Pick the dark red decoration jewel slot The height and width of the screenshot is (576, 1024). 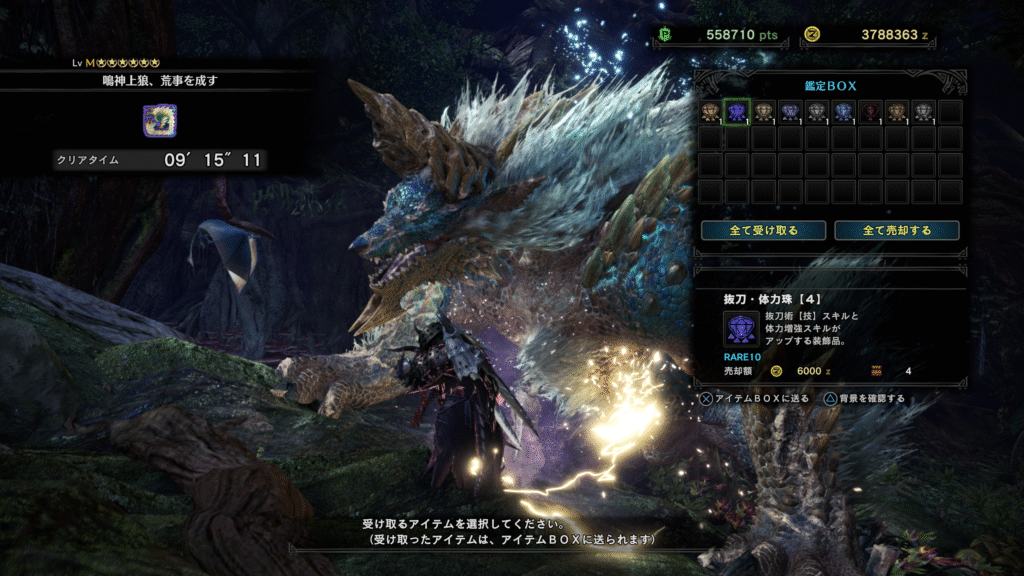click(870, 112)
